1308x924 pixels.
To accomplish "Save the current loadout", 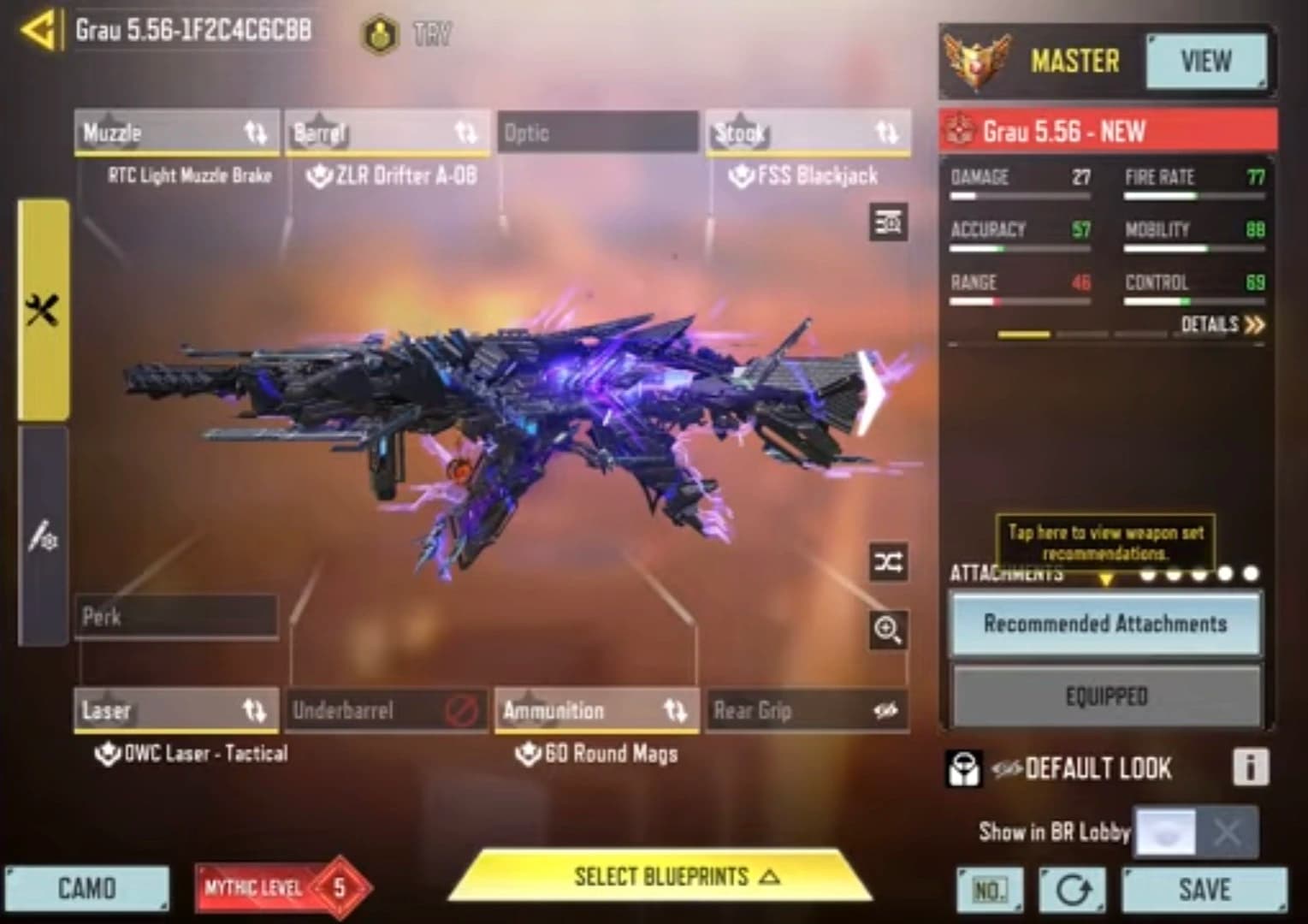I will point(1204,890).
